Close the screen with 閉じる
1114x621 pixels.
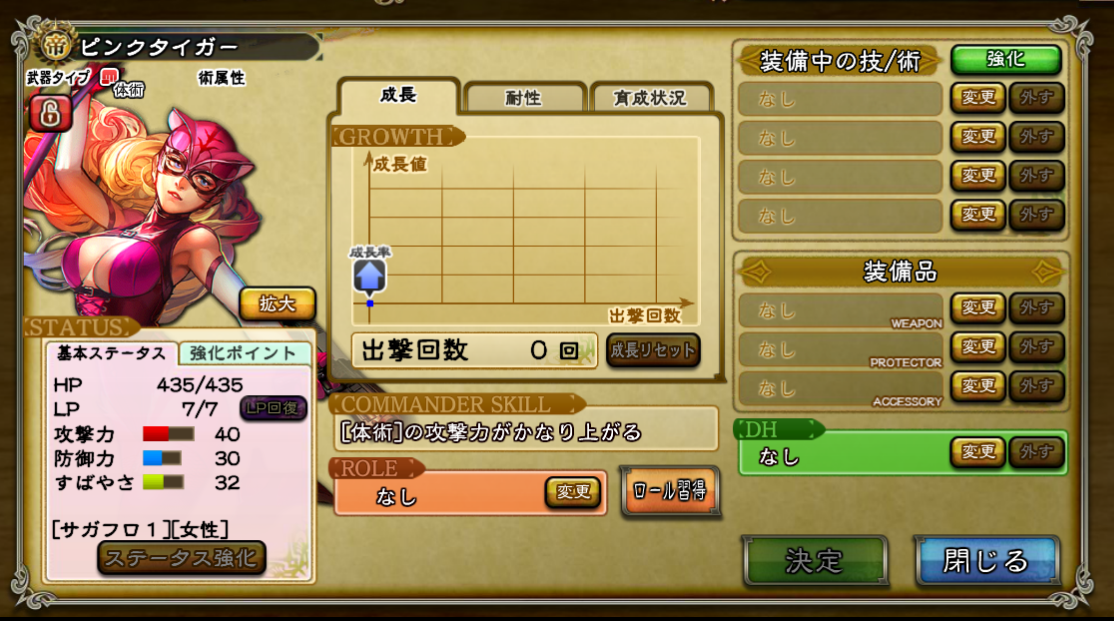click(986, 560)
